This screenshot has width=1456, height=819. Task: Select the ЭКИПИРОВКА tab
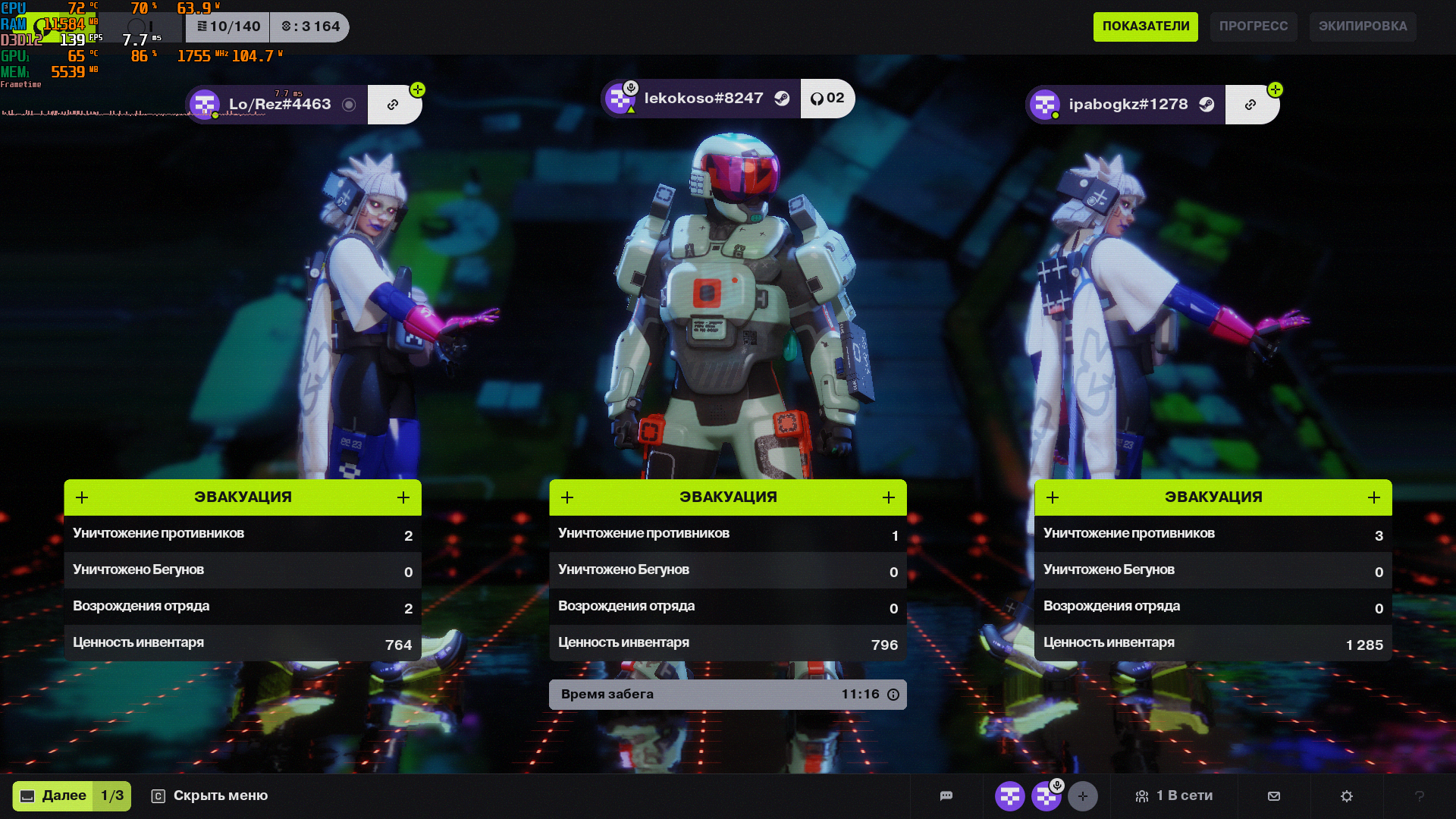[x=1362, y=27]
